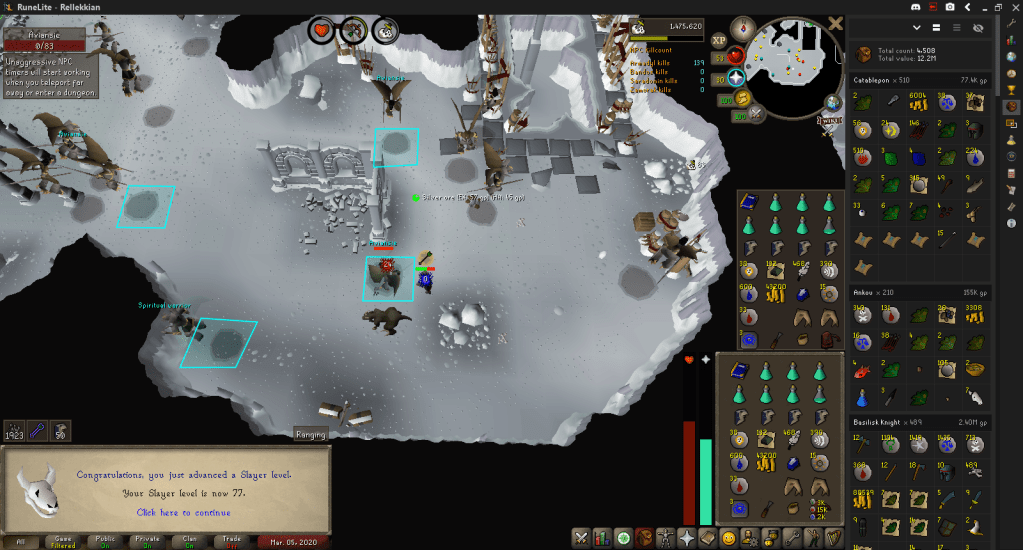Click here to continue the Slayer level dialogue
Screen dimensions: 1023x550
[183, 513]
